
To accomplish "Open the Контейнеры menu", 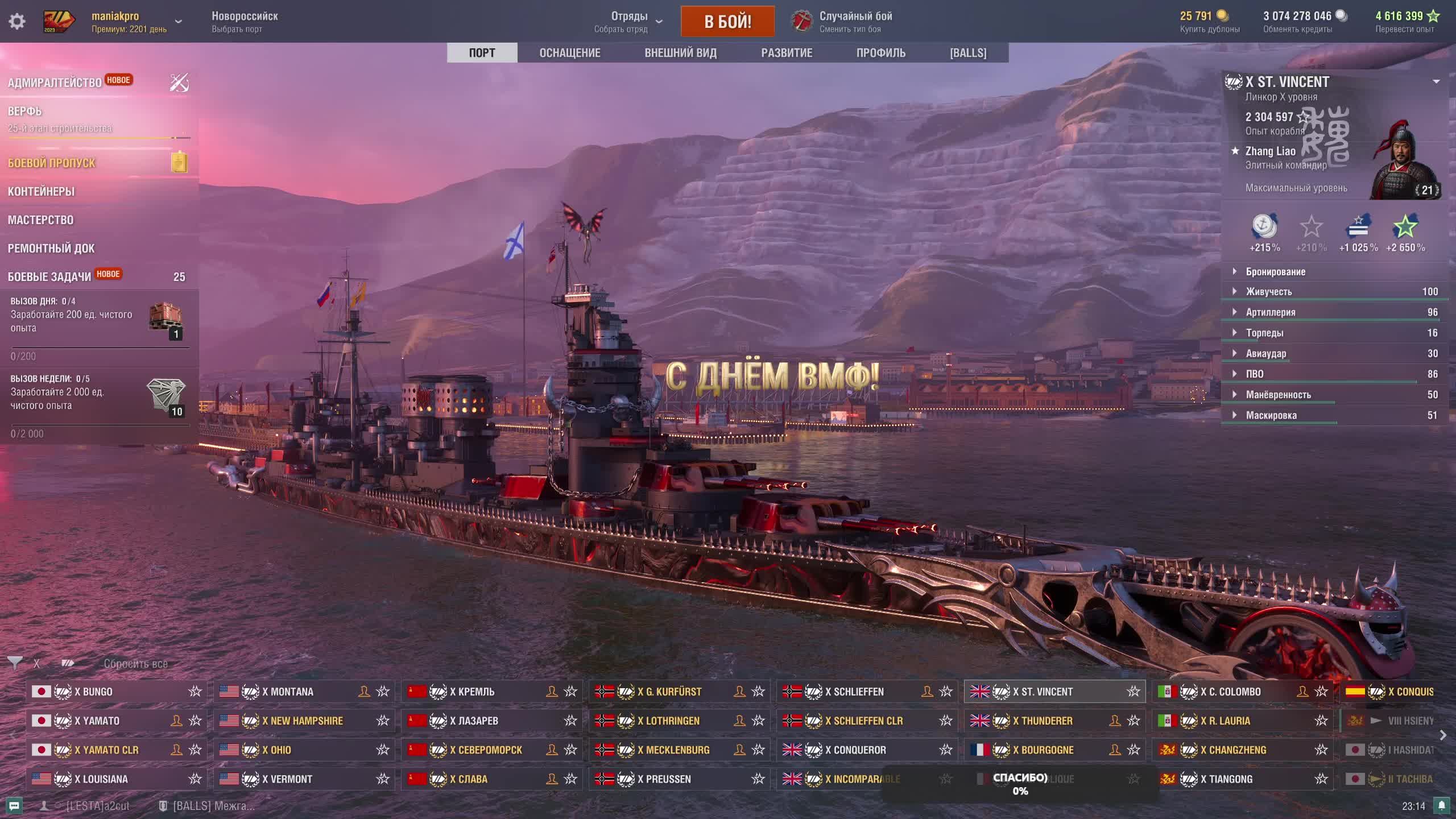I will pyautogui.click(x=41, y=192).
